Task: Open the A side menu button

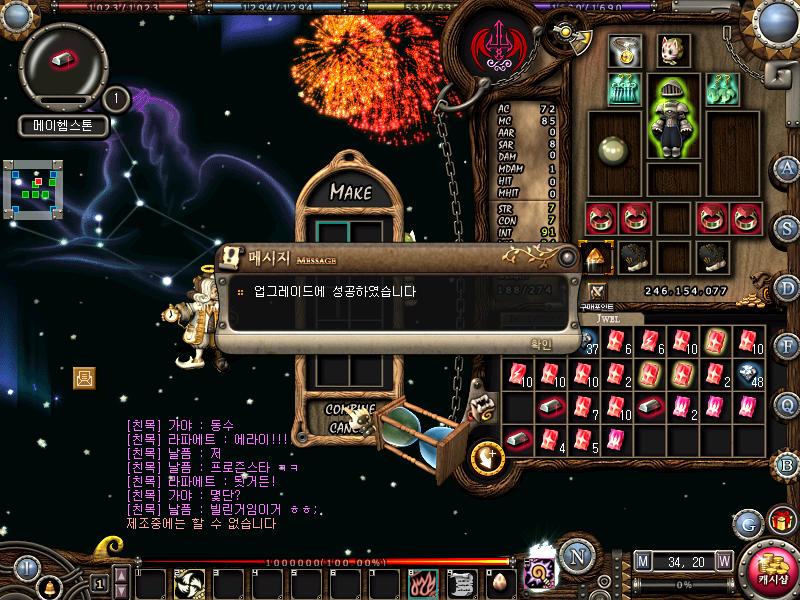Action: pyautogui.click(x=788, y=167)
